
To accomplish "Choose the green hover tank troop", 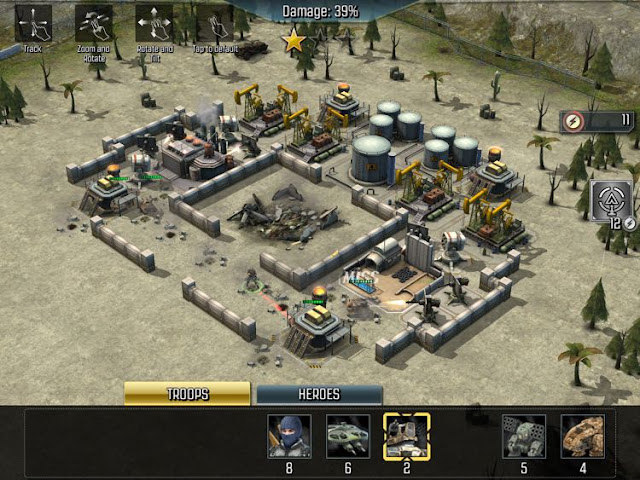I will point(347,435).
